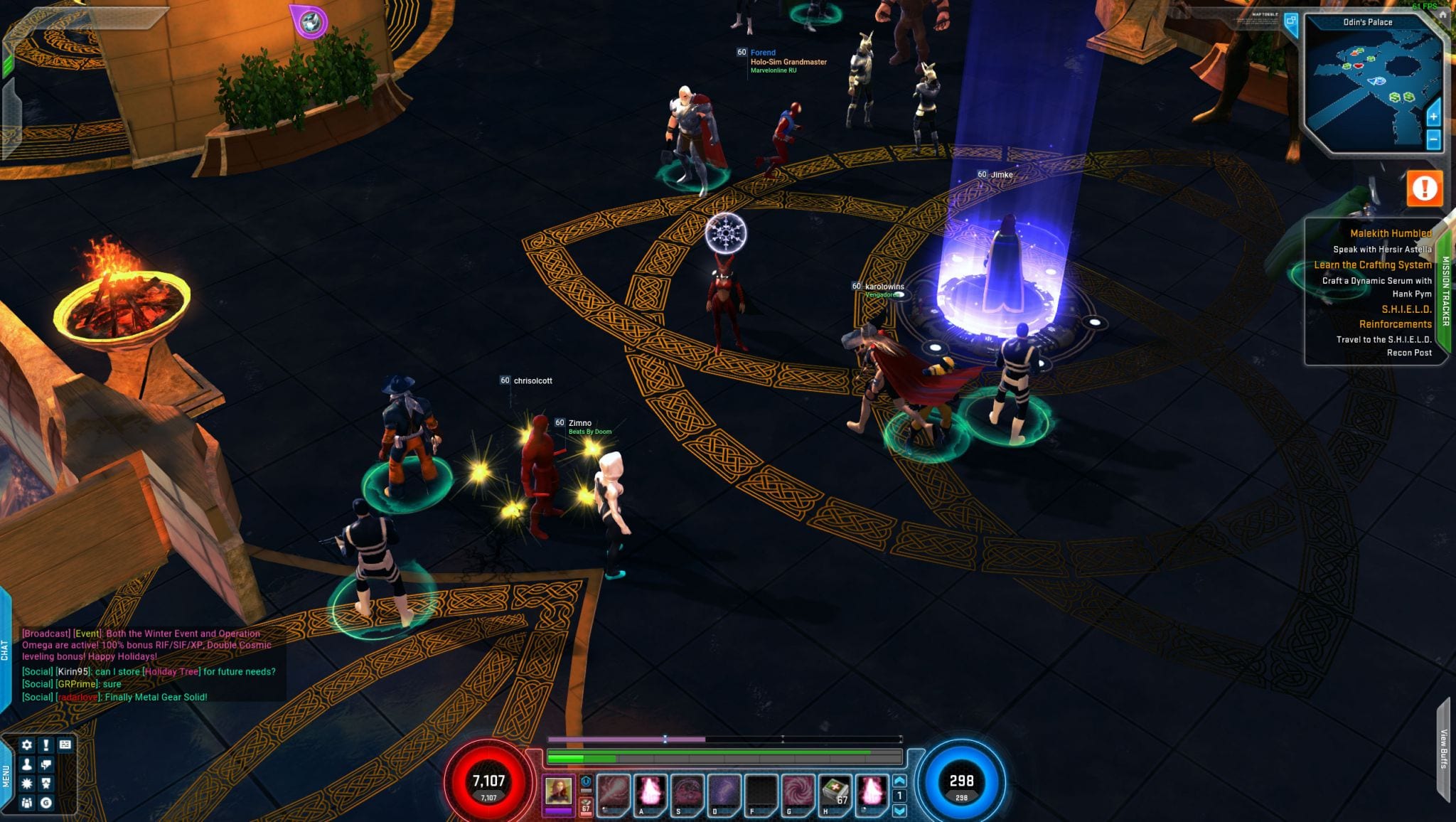This screenshot has height=822, width=1456.
Task: Zoom in the minimap with the plus button
Action: click(1433, 116)
